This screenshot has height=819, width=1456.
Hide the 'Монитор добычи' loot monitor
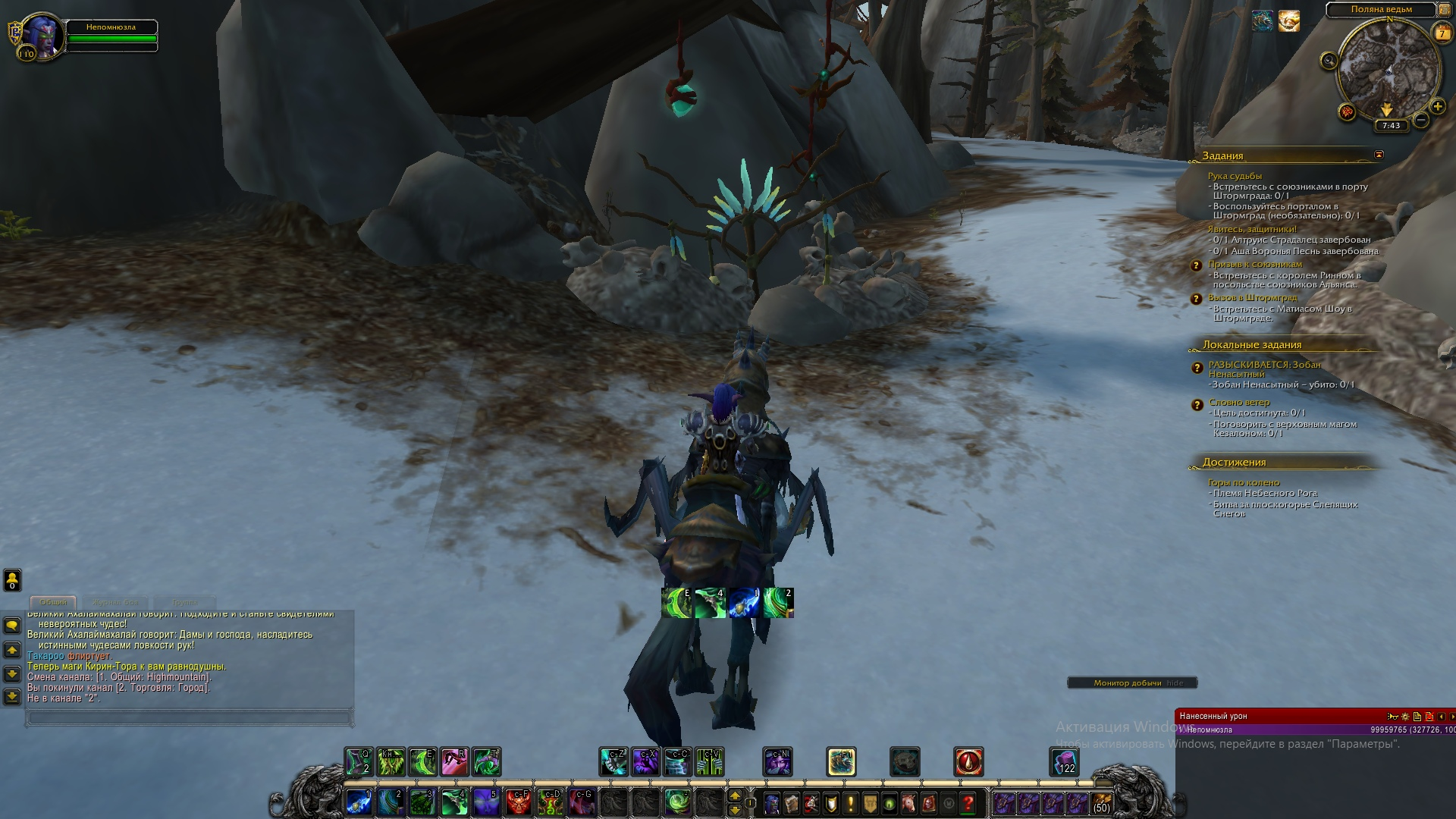(1175, 683)
